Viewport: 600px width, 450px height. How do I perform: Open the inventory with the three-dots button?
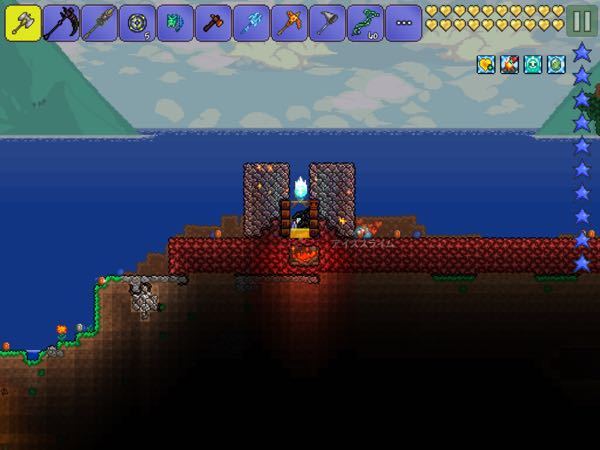click(x=403, y=22)
